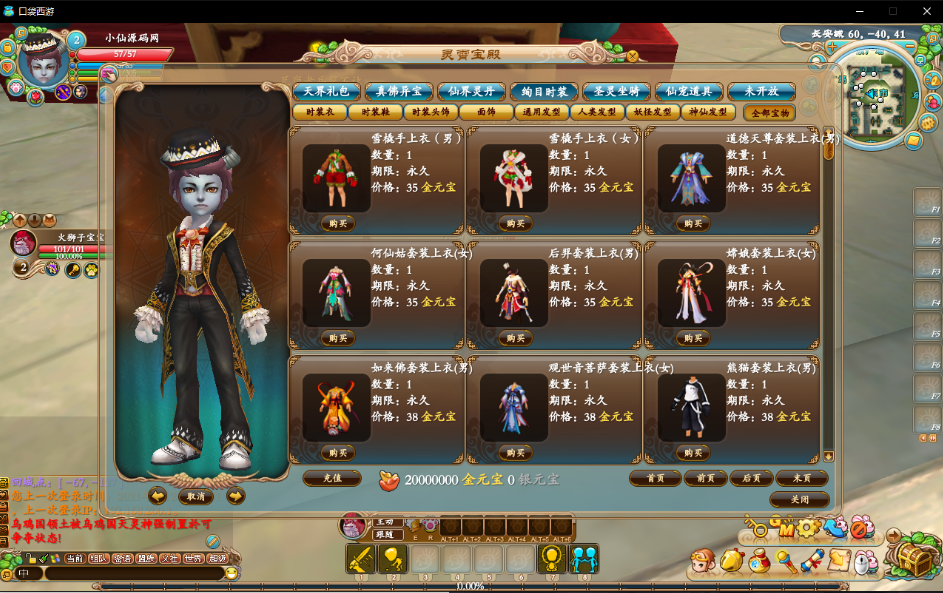Switch to the 仙宠道具 tab
This screenshot has height=593, width=943.
(x=688, y=91)
